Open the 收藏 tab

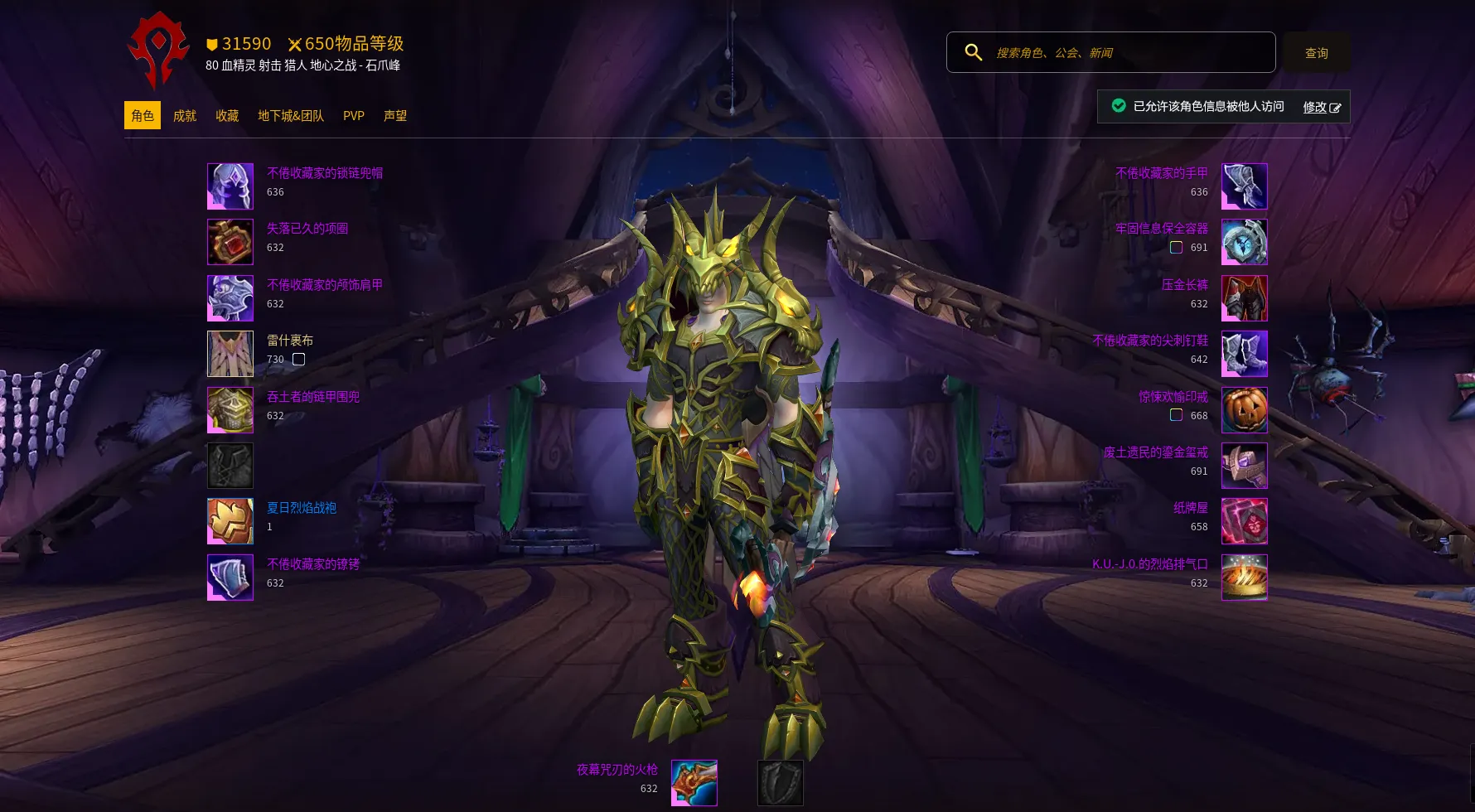[x=227, y=116]
